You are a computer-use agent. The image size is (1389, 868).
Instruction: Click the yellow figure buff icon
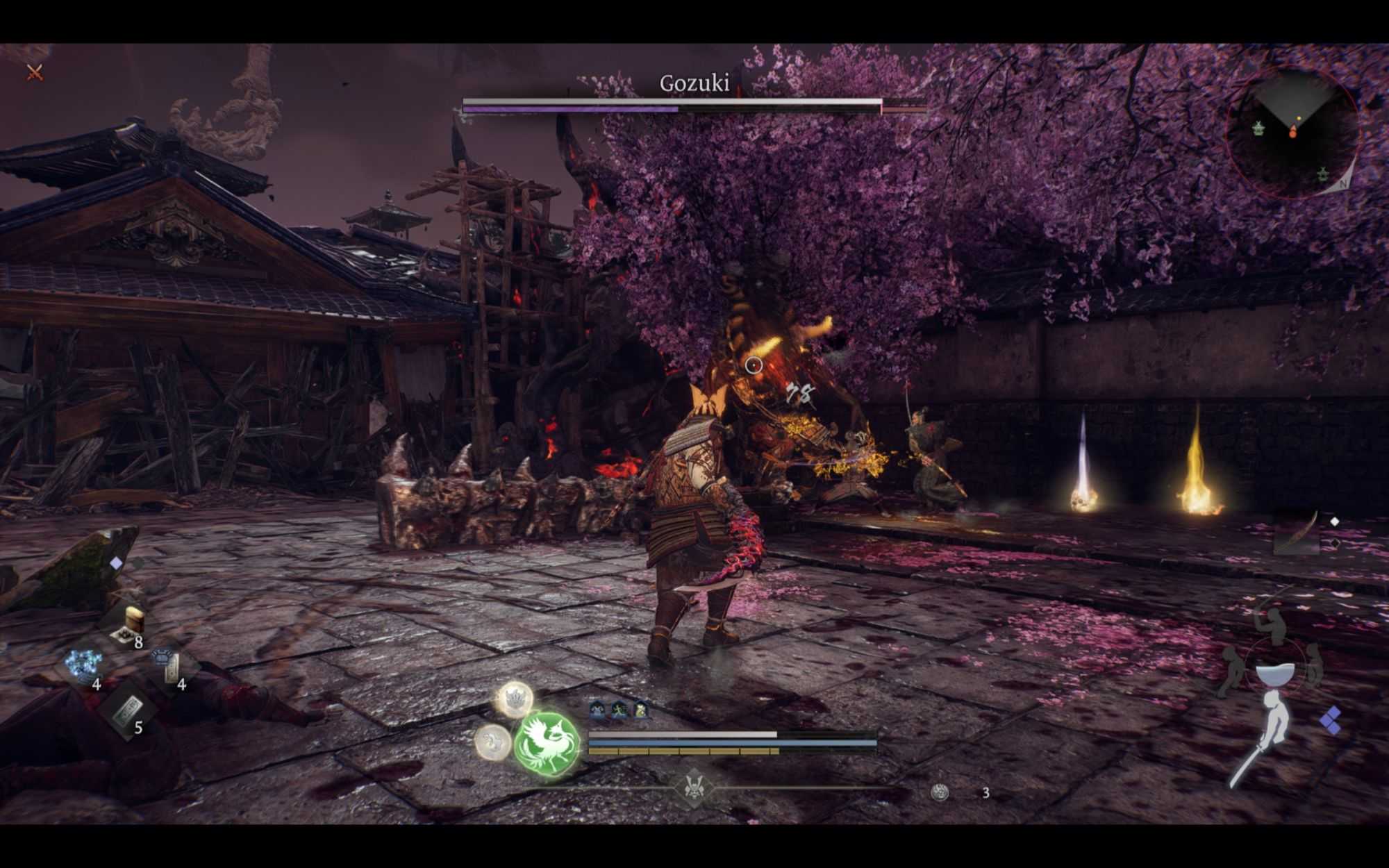click(x=640, y=710)
